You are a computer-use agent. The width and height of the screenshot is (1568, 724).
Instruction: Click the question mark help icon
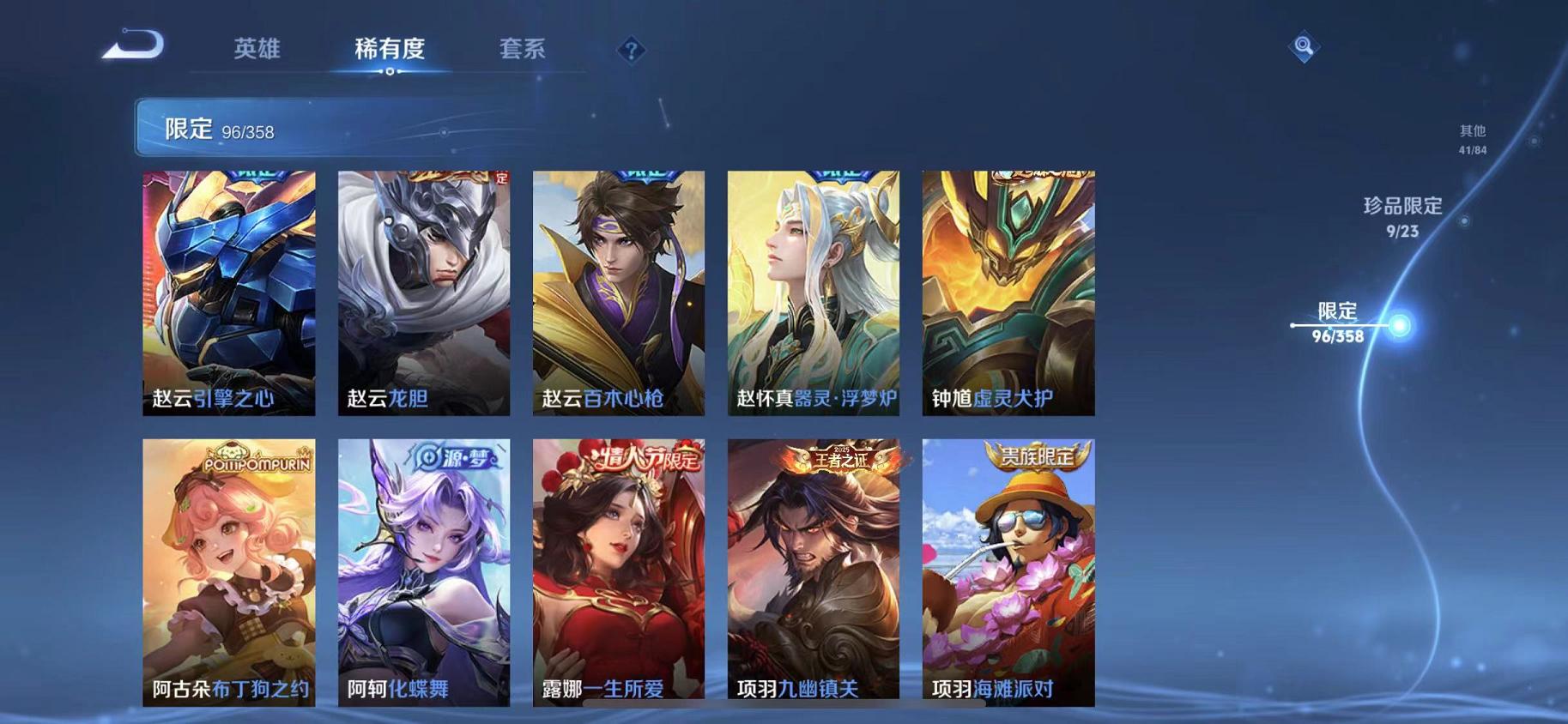pyautogui.click(x=630, y=51)
